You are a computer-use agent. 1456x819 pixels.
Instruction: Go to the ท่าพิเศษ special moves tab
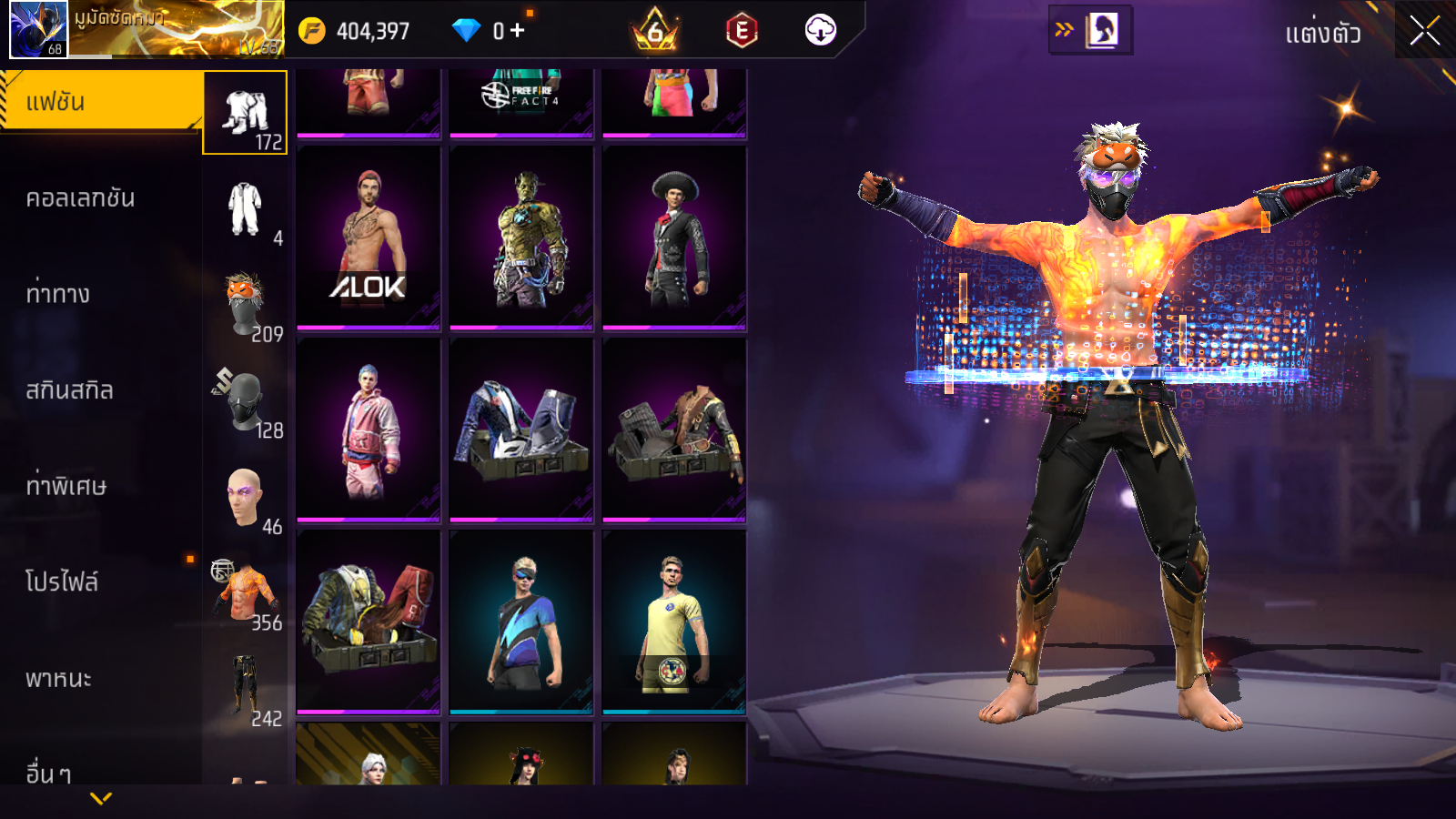(66, 486)
